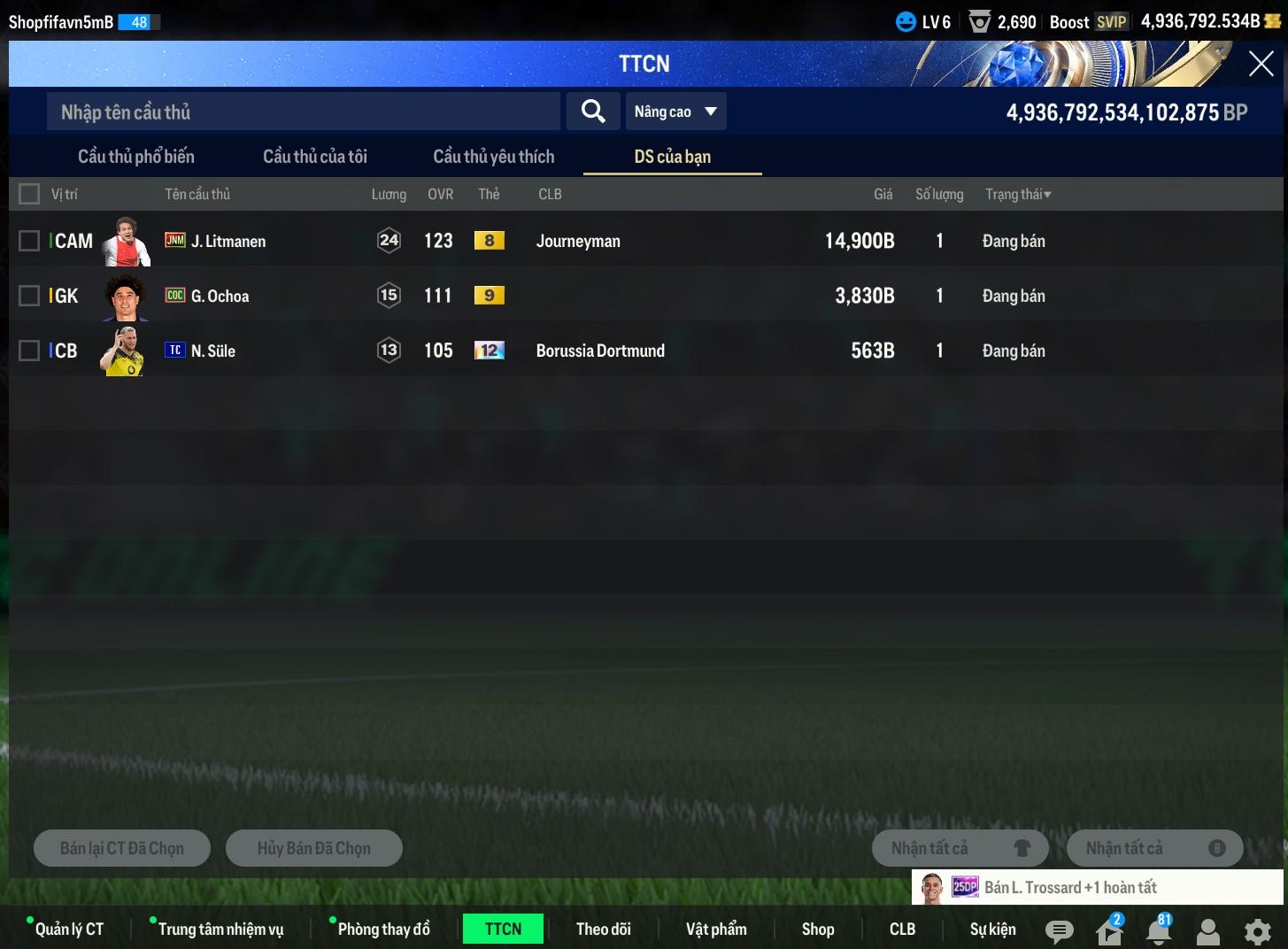Click Bán lại CT Đã Chọn button
This screenshot has height=949, width=1288.
click(122, 848)
